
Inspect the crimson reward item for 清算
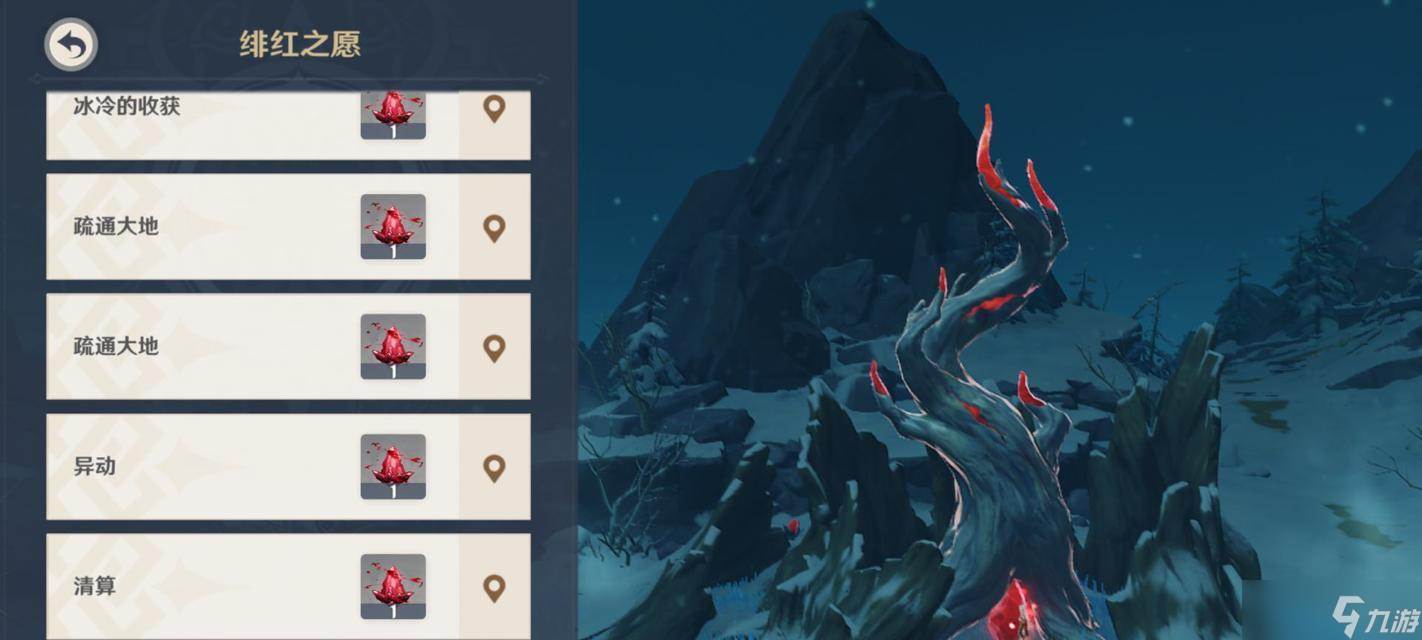[393, 586]
